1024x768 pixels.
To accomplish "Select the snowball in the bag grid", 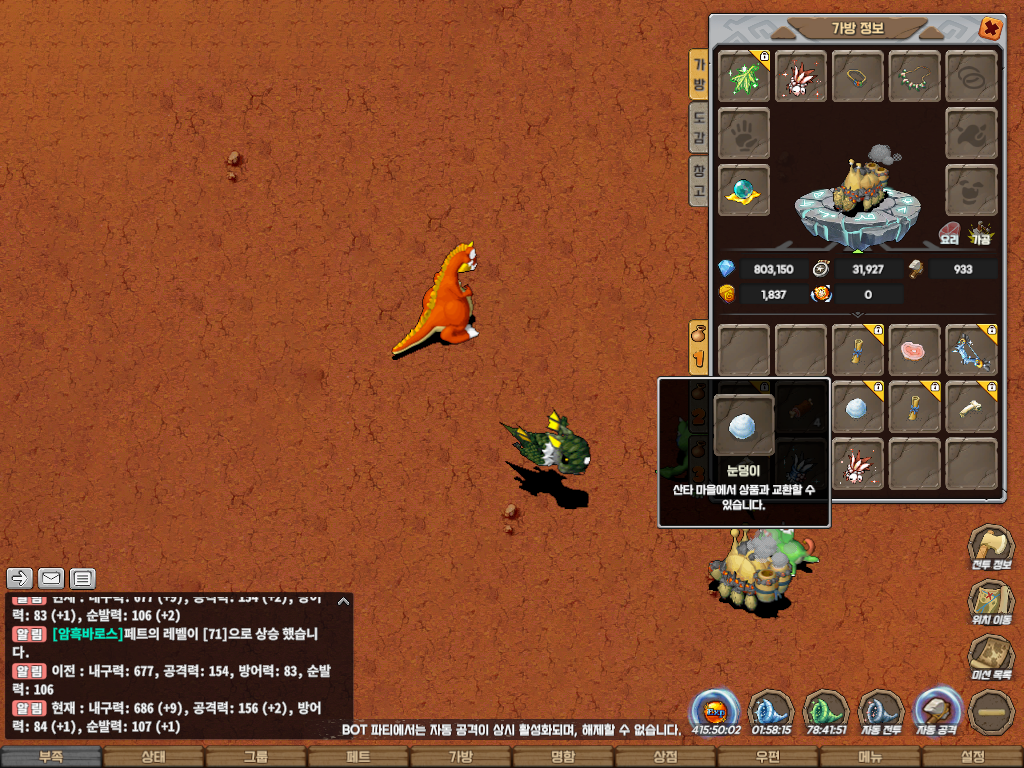I will (857, 407).
